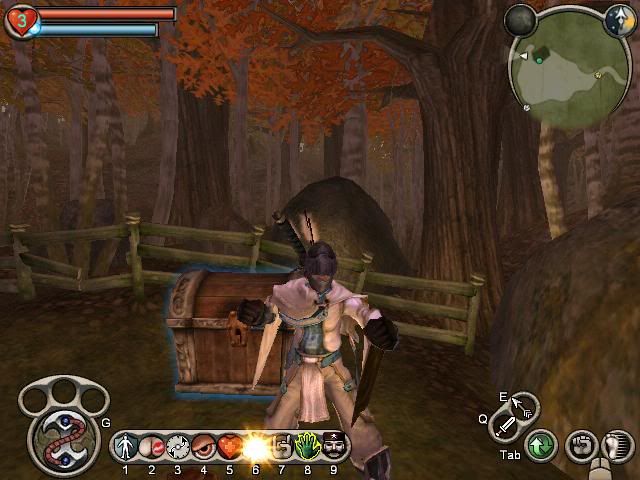Click the green marker on the minimap
The width and height of the screenshot is (640, 480).
tap(539, 60)
